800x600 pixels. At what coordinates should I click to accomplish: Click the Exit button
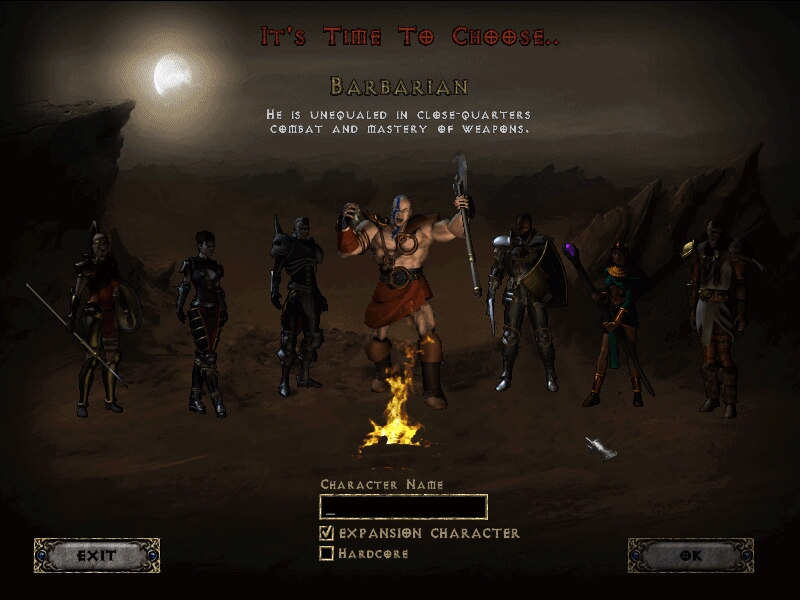tap(97, 555)
